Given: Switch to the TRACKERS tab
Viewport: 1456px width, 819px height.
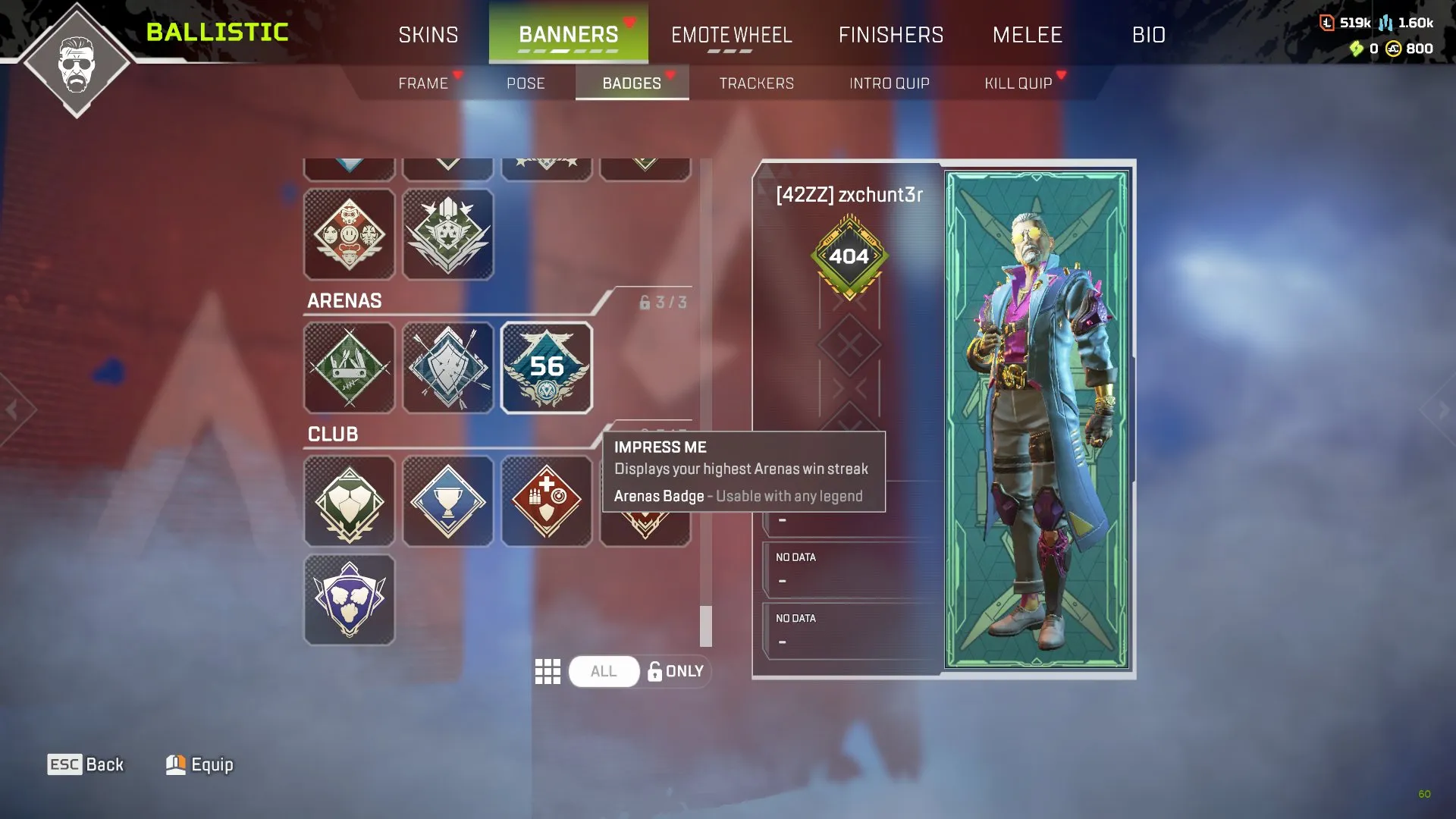Looking at the screenshot, I should pyautogui.click(x=756, y=83).
